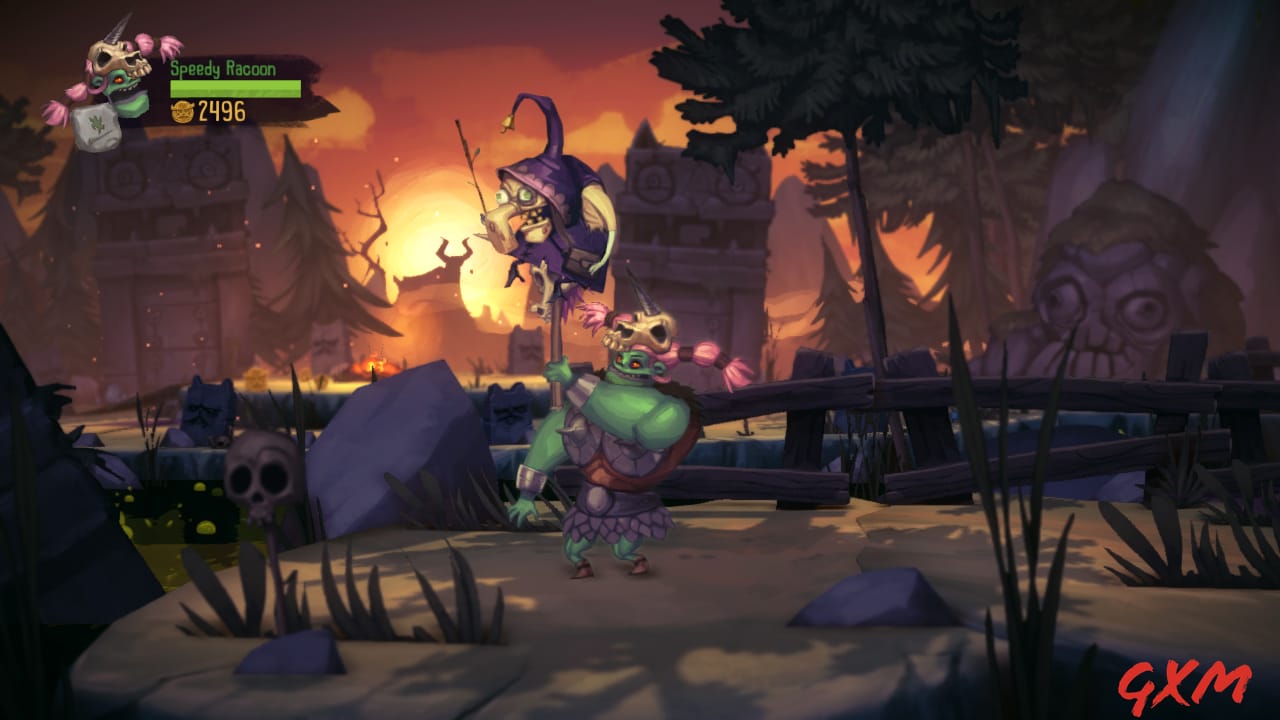The width and height of the screenshot is (1280, 720).
Task: Select the Viking coin currency icon
Action: click(182, 114)
